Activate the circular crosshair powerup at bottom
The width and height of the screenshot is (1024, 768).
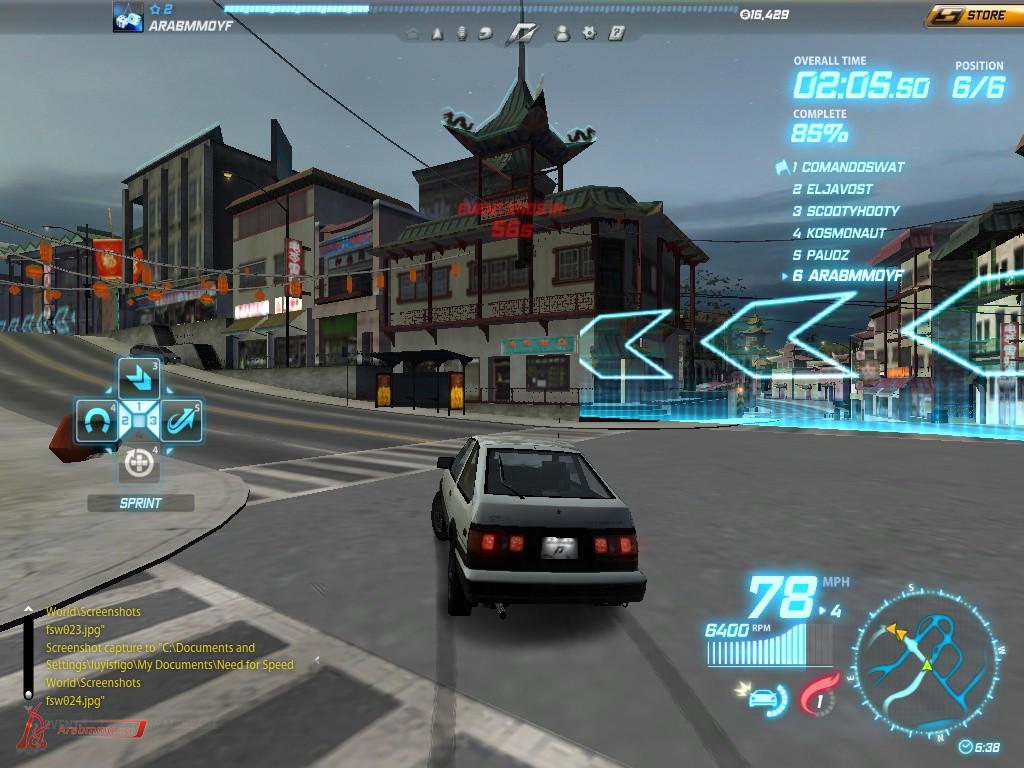(x=139, y=463)
